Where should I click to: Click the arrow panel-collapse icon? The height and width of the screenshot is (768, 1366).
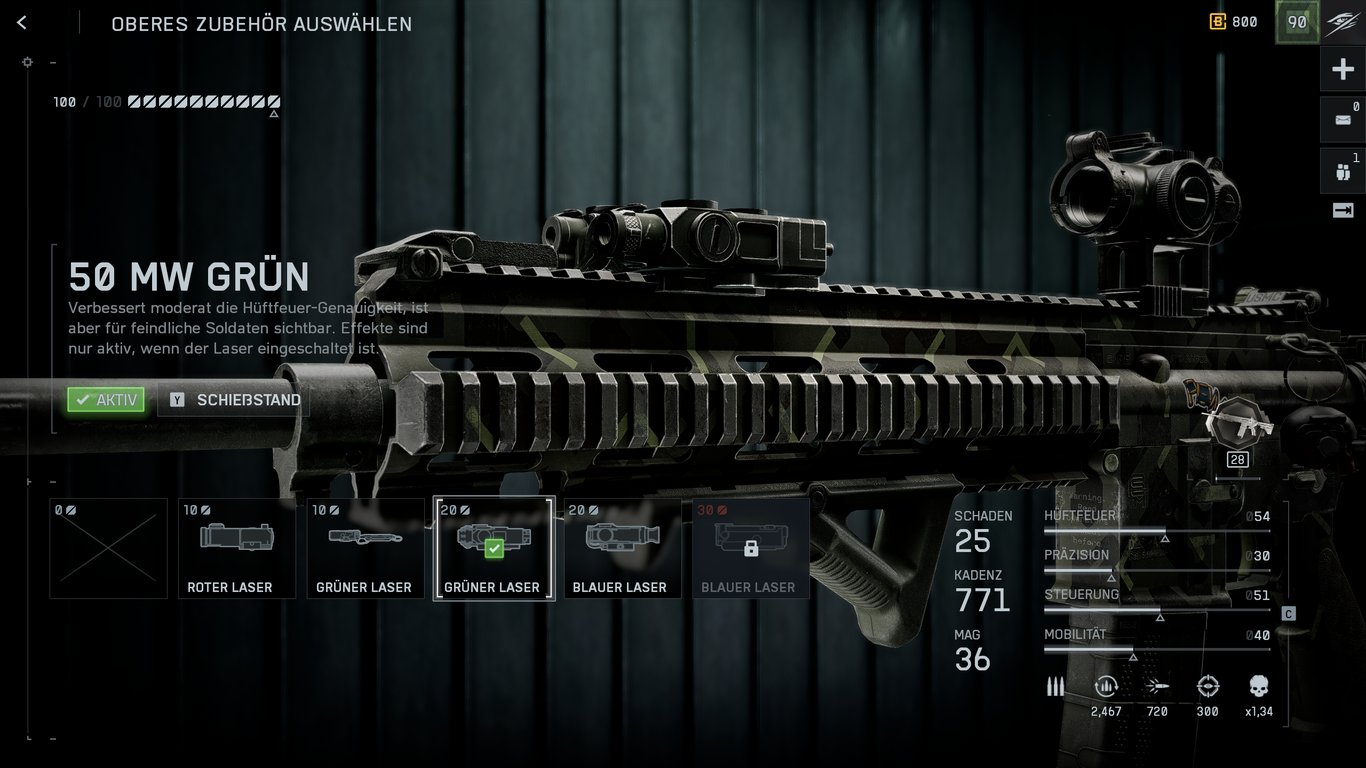click(x=1343, y=210)
